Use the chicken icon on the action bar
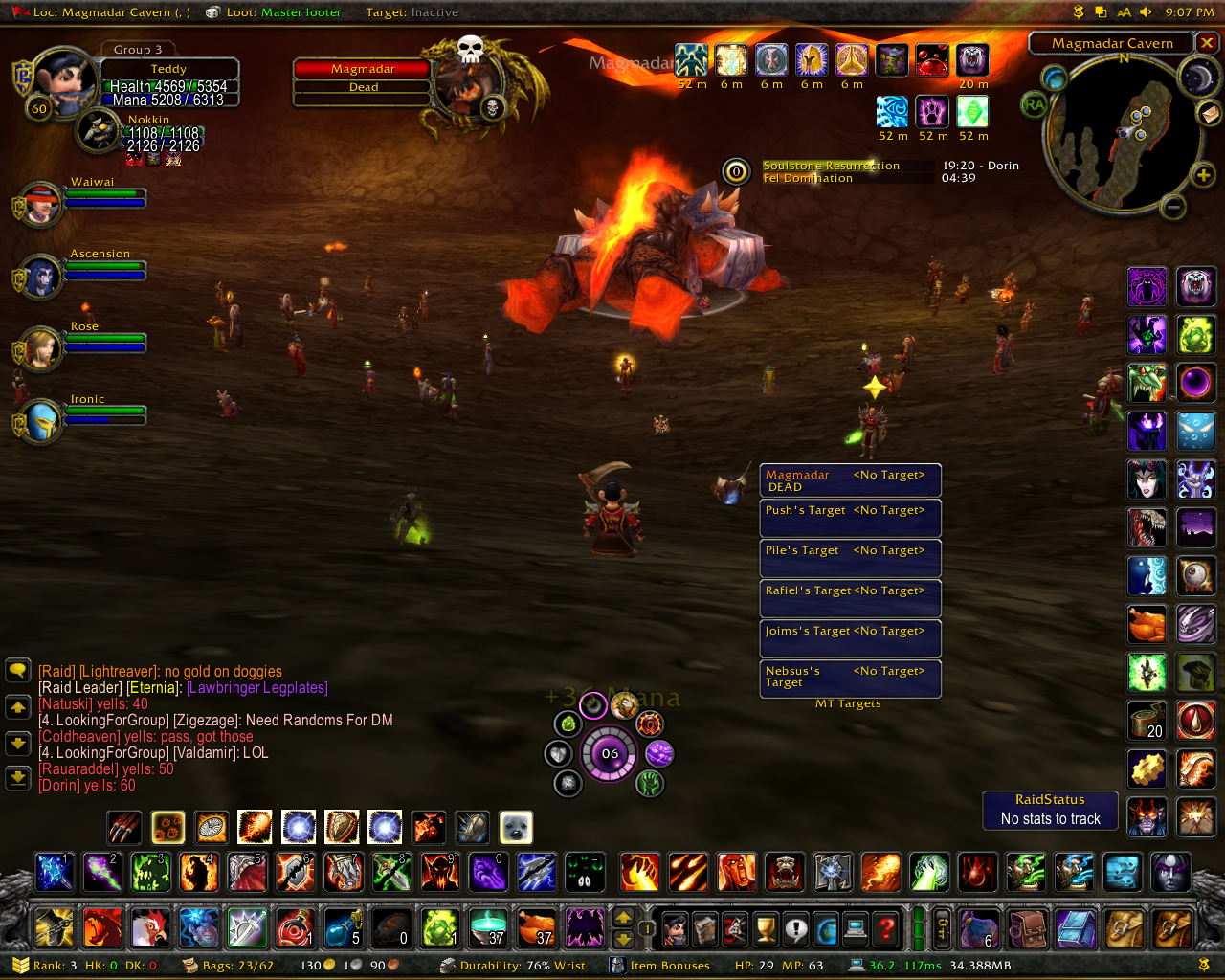 coord(150,927)
